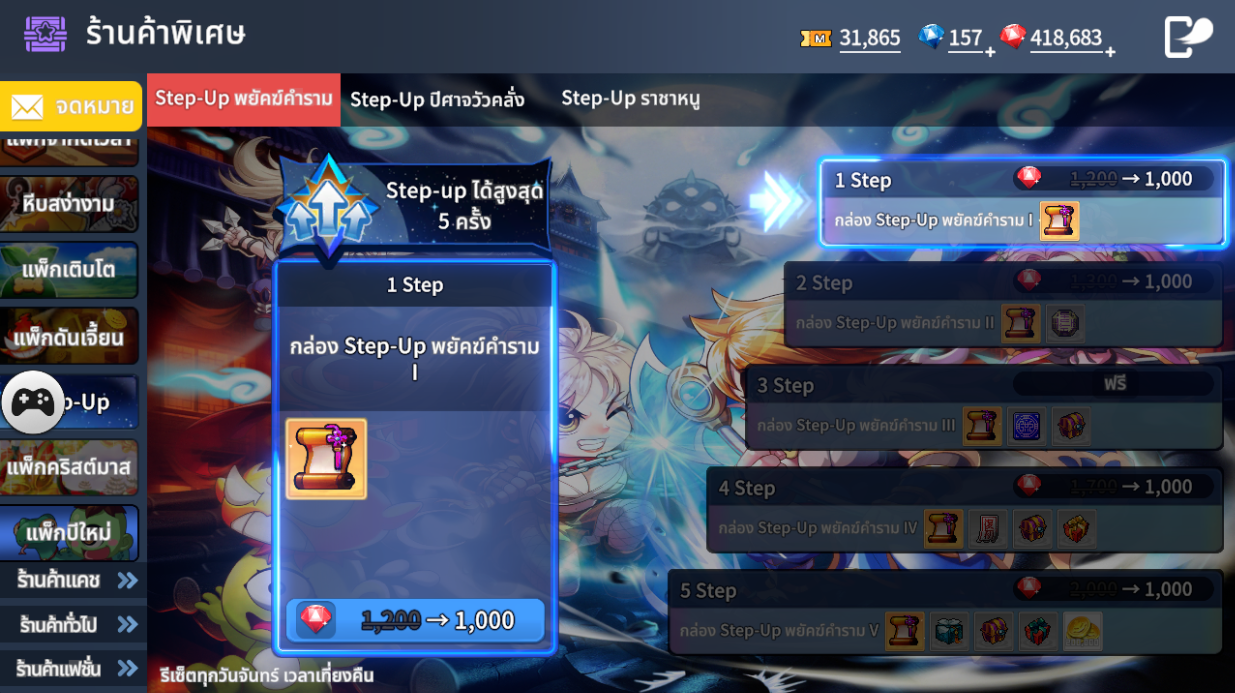
Task: Open the Step-Up ราชาหนู tab
Action: (630, 98)
